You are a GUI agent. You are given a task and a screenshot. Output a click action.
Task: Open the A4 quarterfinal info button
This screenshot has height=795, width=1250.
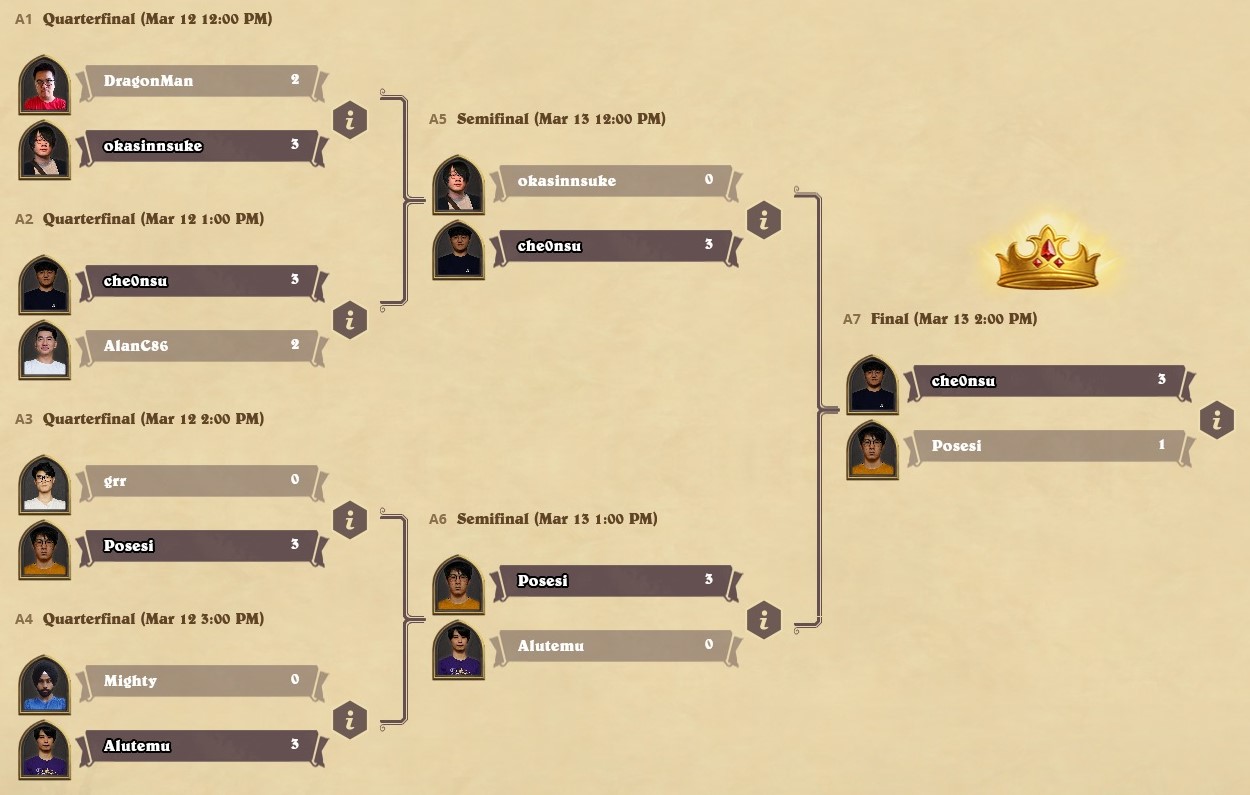[x=350, y=720]
